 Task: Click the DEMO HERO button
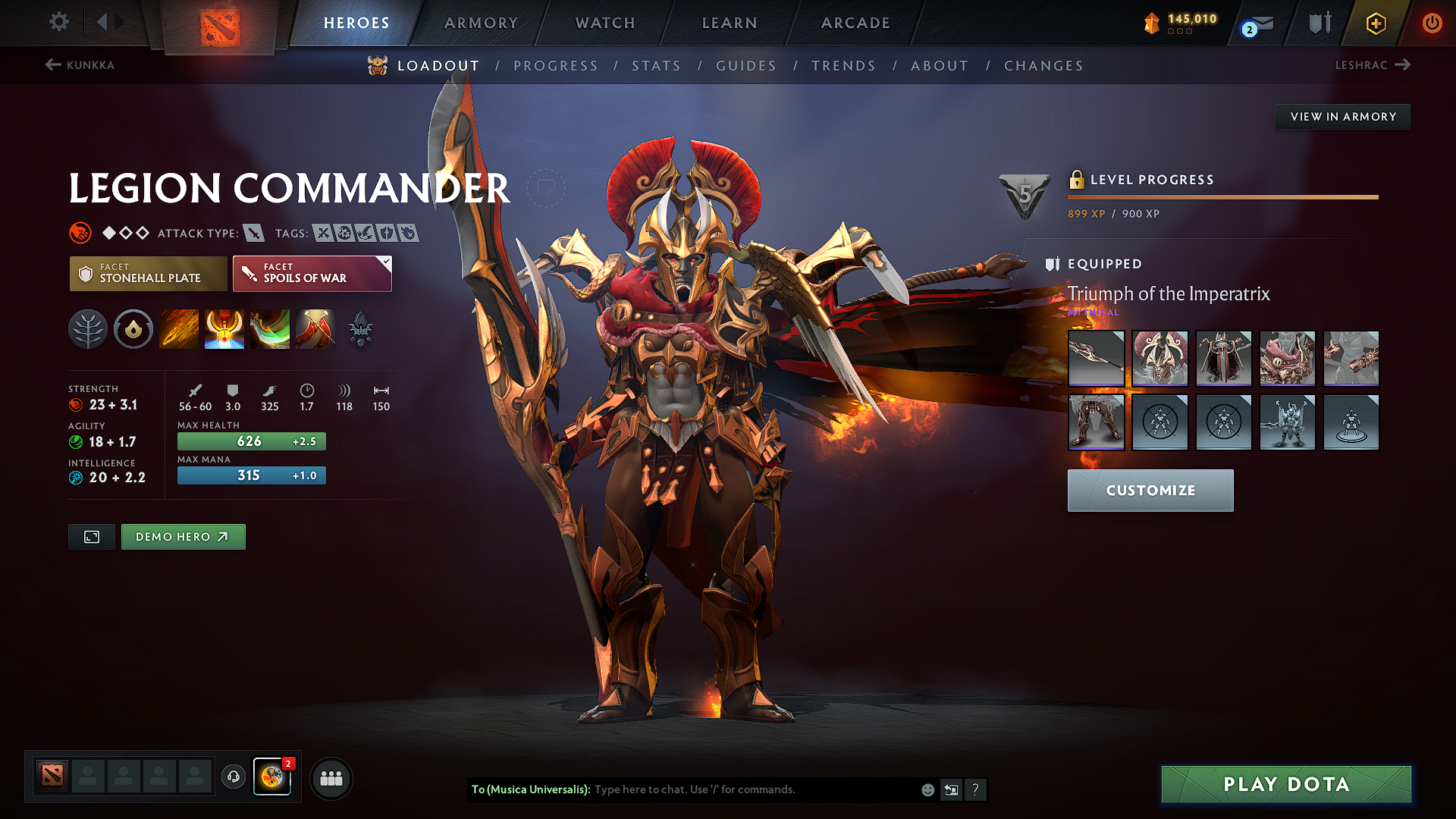click(x=183, y=536)
